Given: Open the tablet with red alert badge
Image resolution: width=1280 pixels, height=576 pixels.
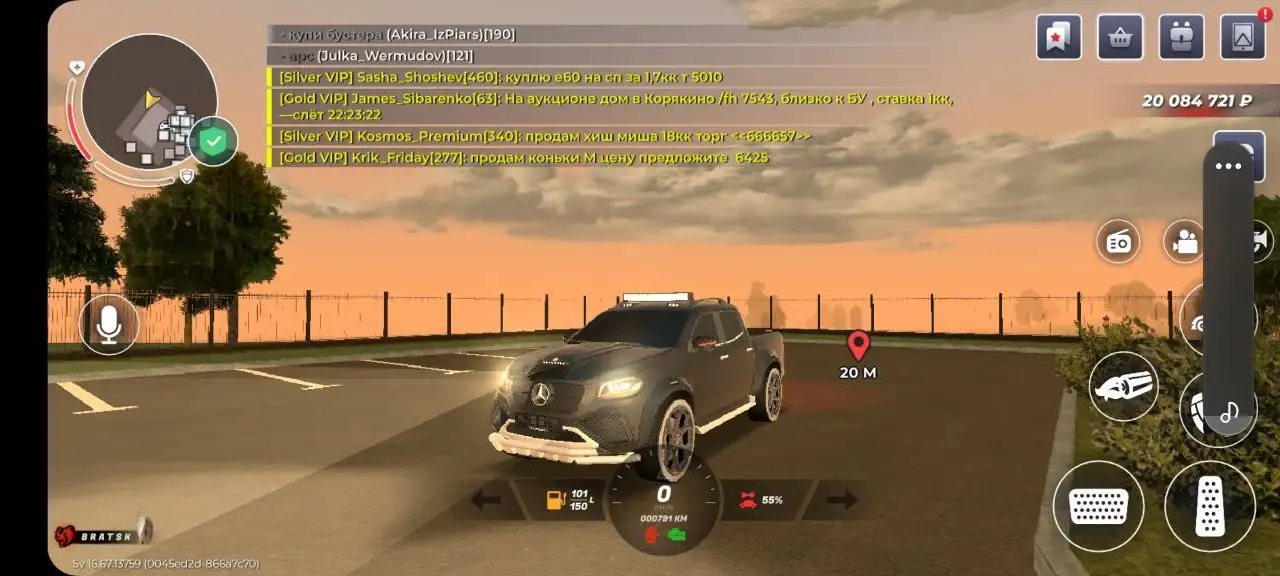Looking at the screenshot, I should [x=1243, y=37].
